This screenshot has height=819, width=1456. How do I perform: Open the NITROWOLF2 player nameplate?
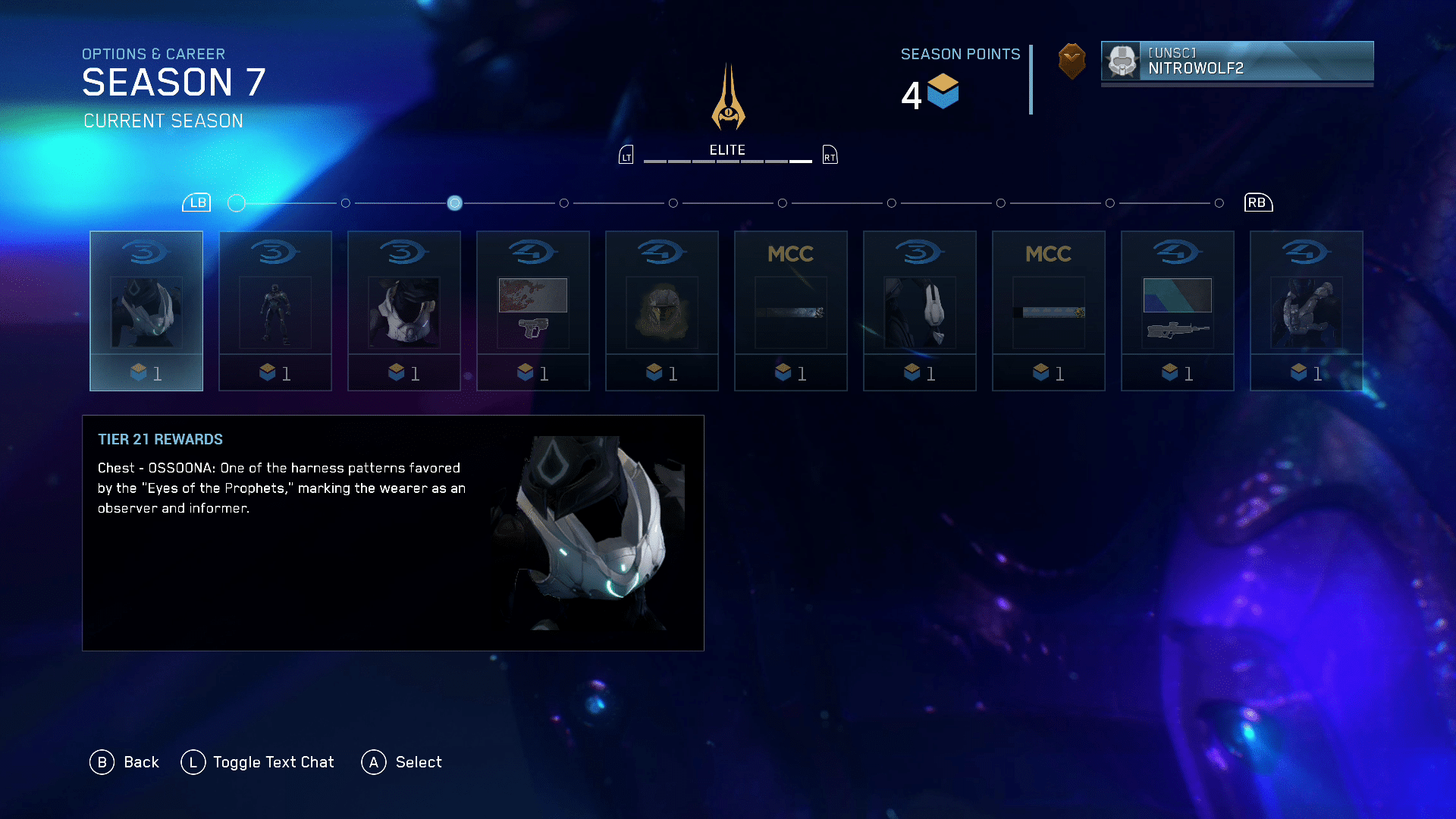1237,61
